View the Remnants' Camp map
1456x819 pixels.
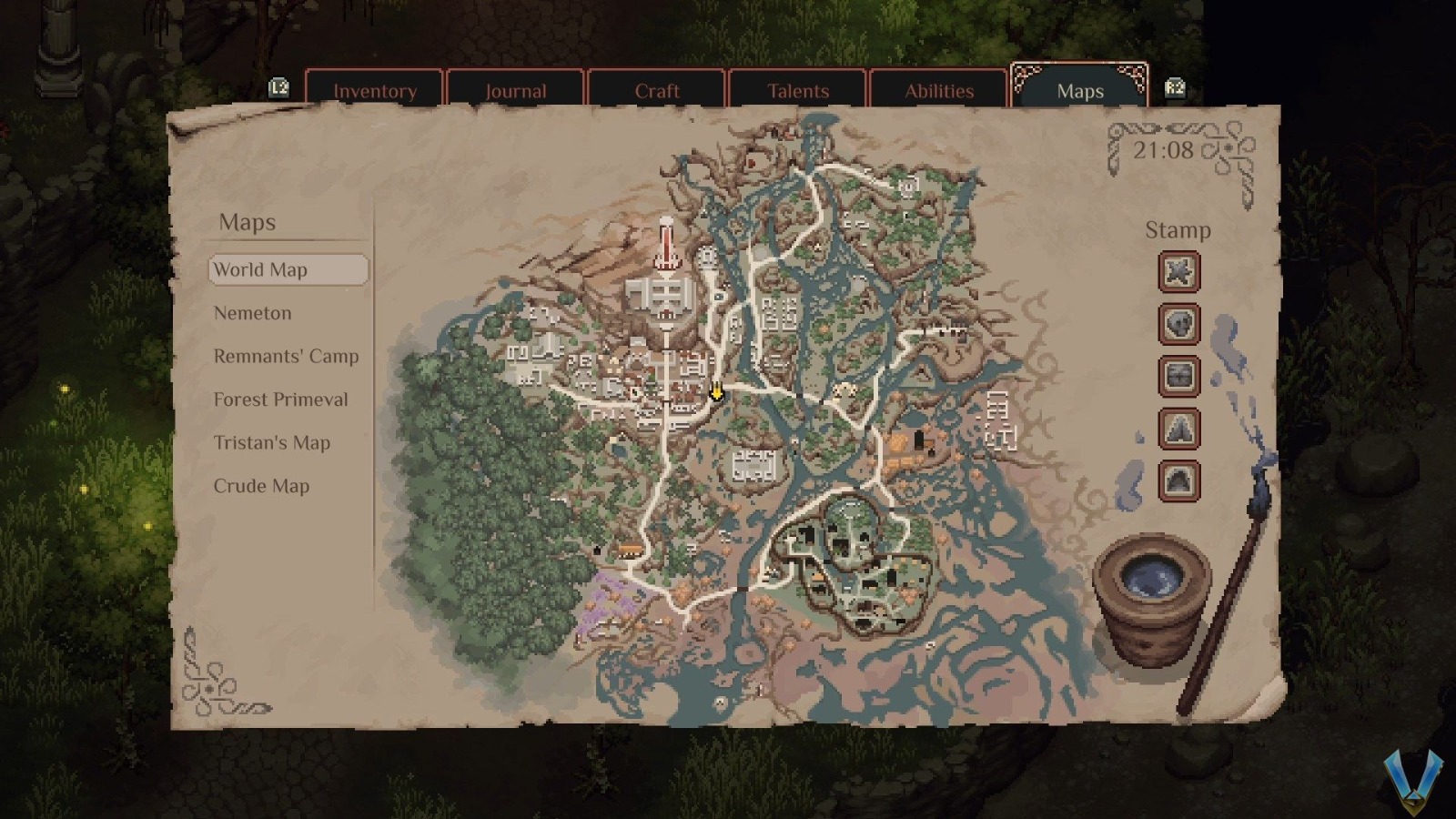pyautogui.click(x=286, y=356)
